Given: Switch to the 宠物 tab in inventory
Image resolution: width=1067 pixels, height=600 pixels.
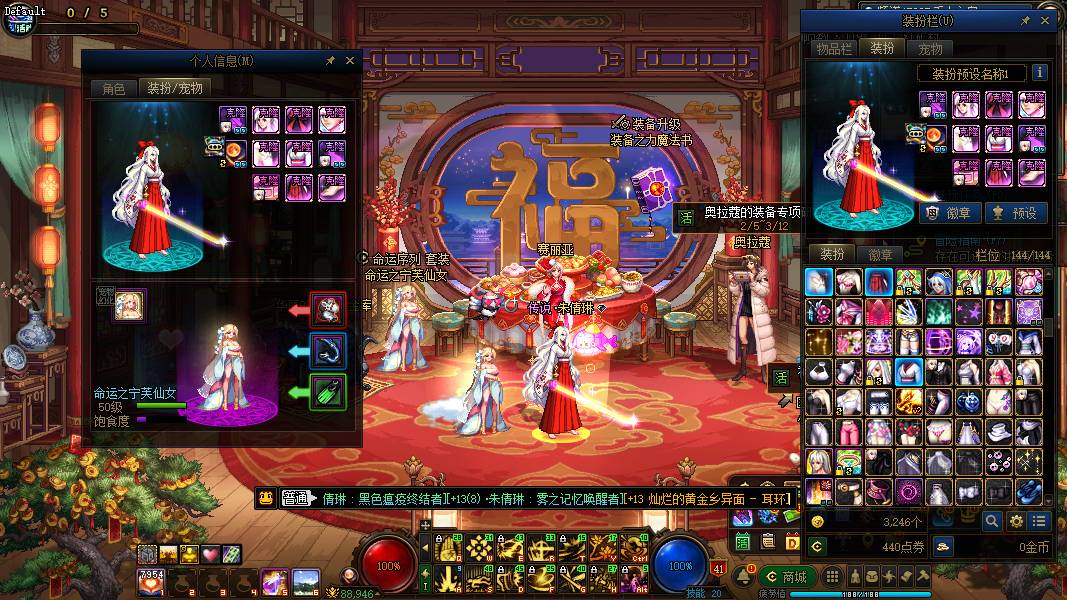Looking at the screenshot, I should (x=930, y=48).
